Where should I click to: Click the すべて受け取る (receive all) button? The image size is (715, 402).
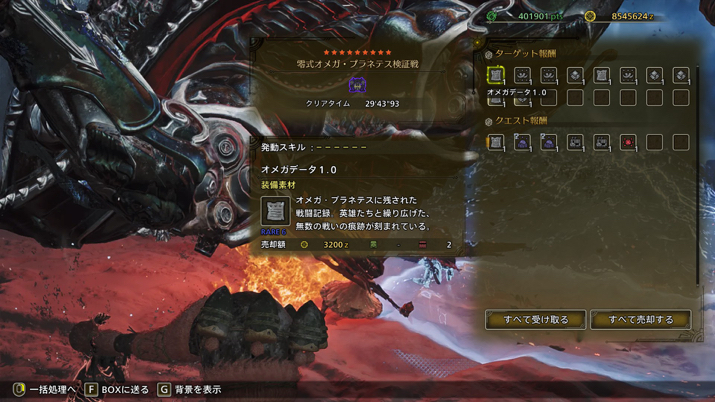[x=535, y=320]
